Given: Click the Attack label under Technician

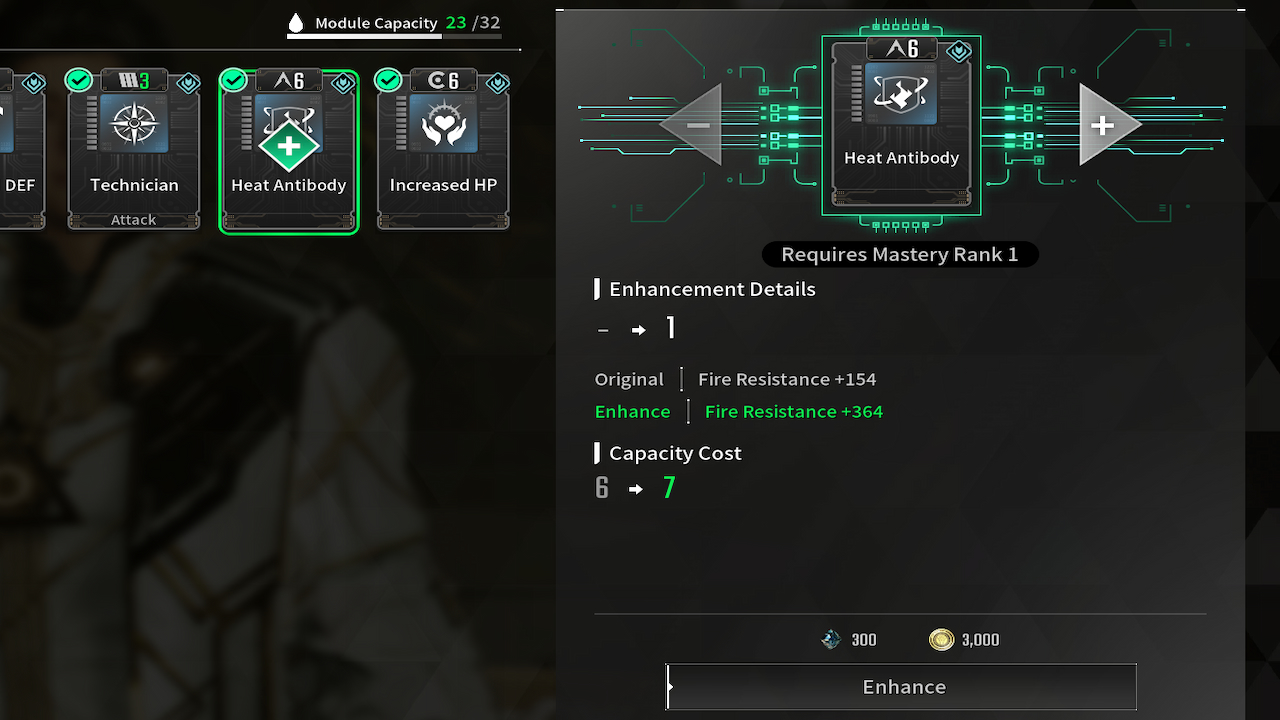Looking at the screenshot, I should click(x=133, y=219).
